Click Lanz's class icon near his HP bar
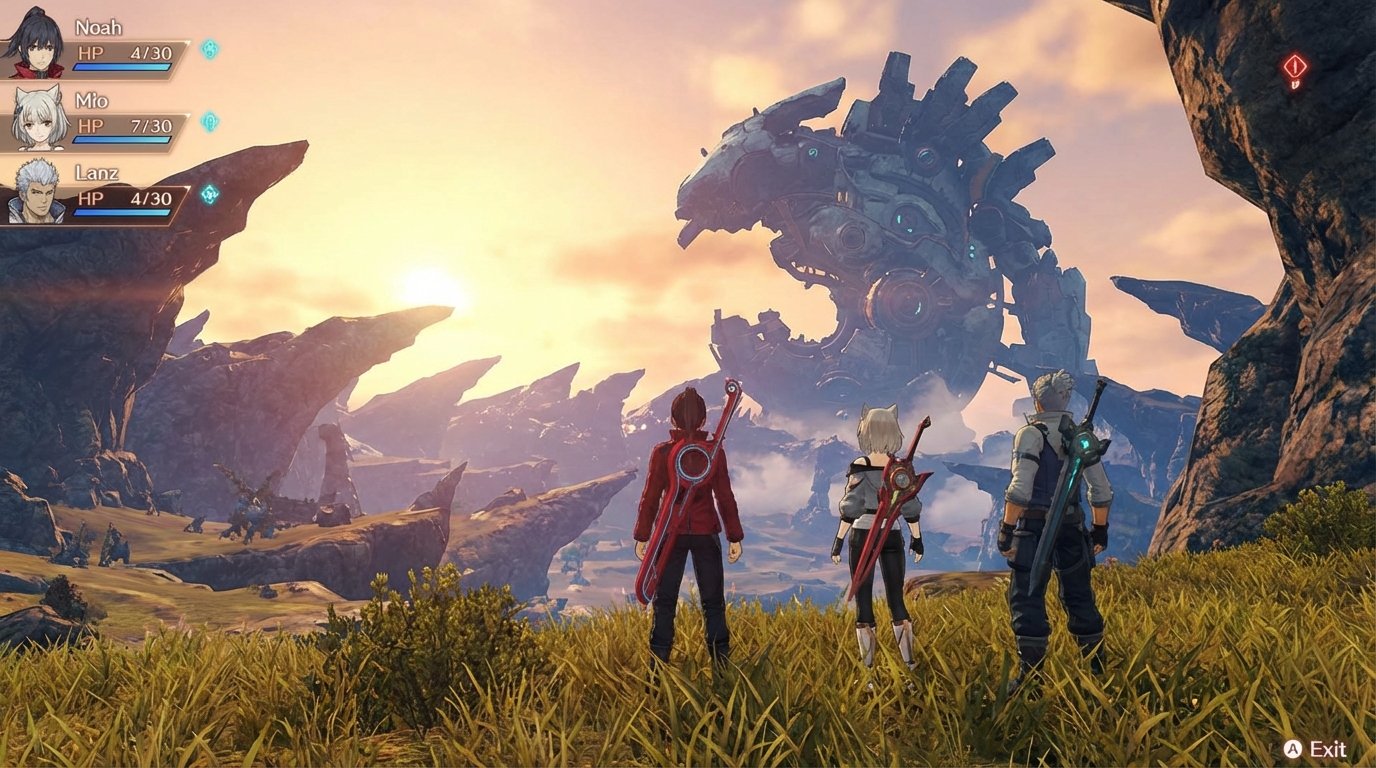This screenshot has width=1376, height=768. click(208, 195)
